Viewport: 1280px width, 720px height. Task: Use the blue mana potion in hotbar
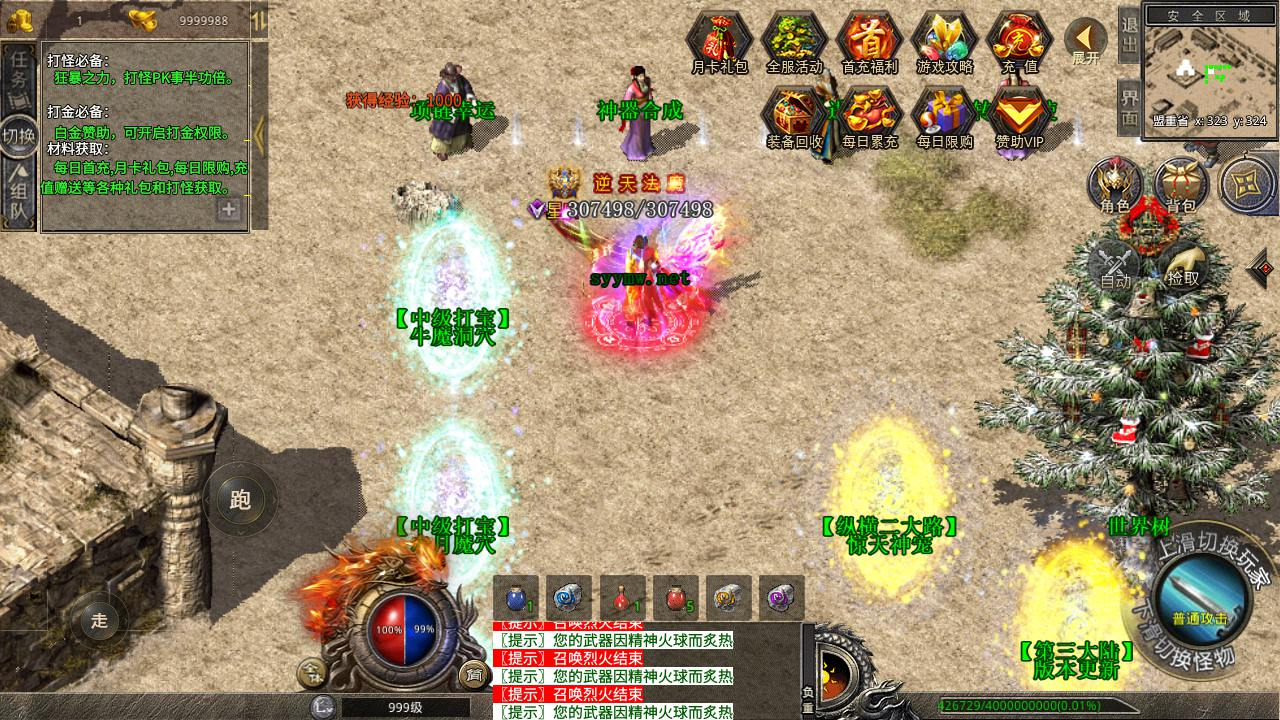516,598
